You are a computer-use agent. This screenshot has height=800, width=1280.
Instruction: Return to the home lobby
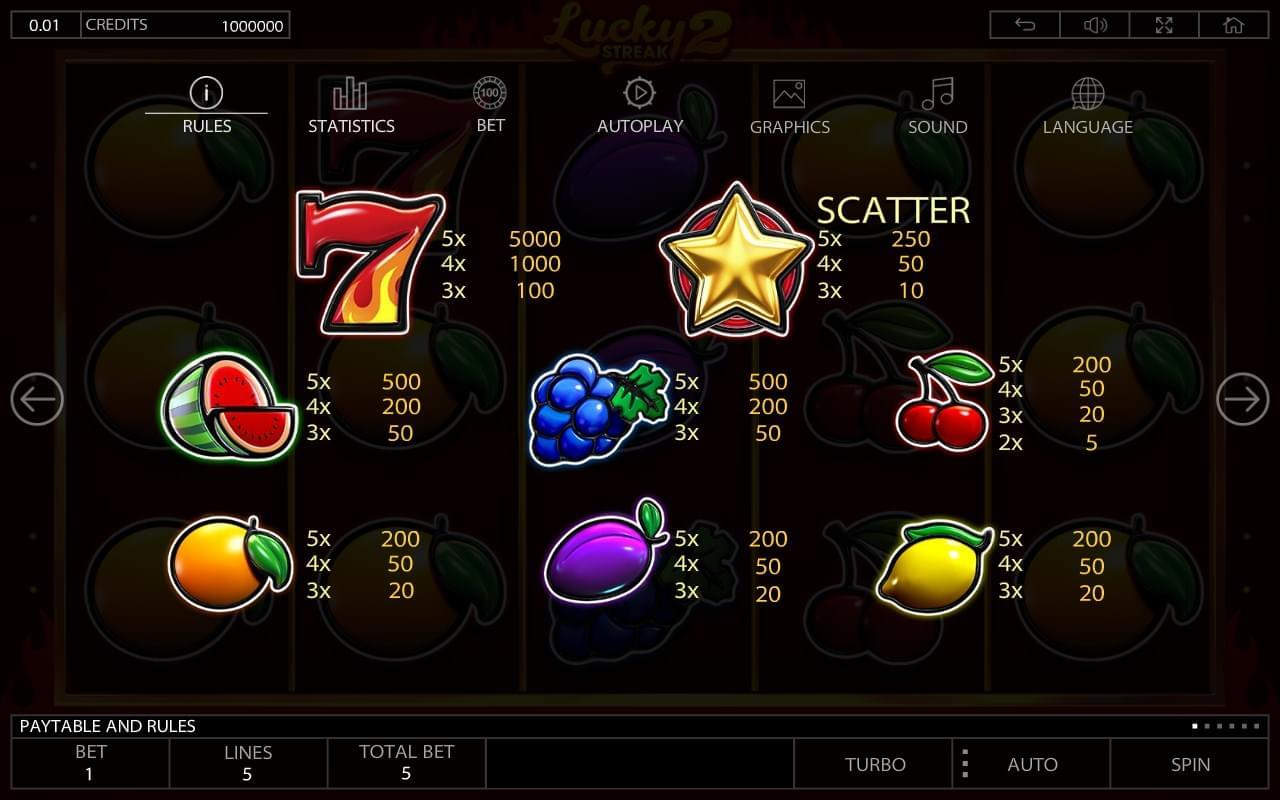(1234, 25)
